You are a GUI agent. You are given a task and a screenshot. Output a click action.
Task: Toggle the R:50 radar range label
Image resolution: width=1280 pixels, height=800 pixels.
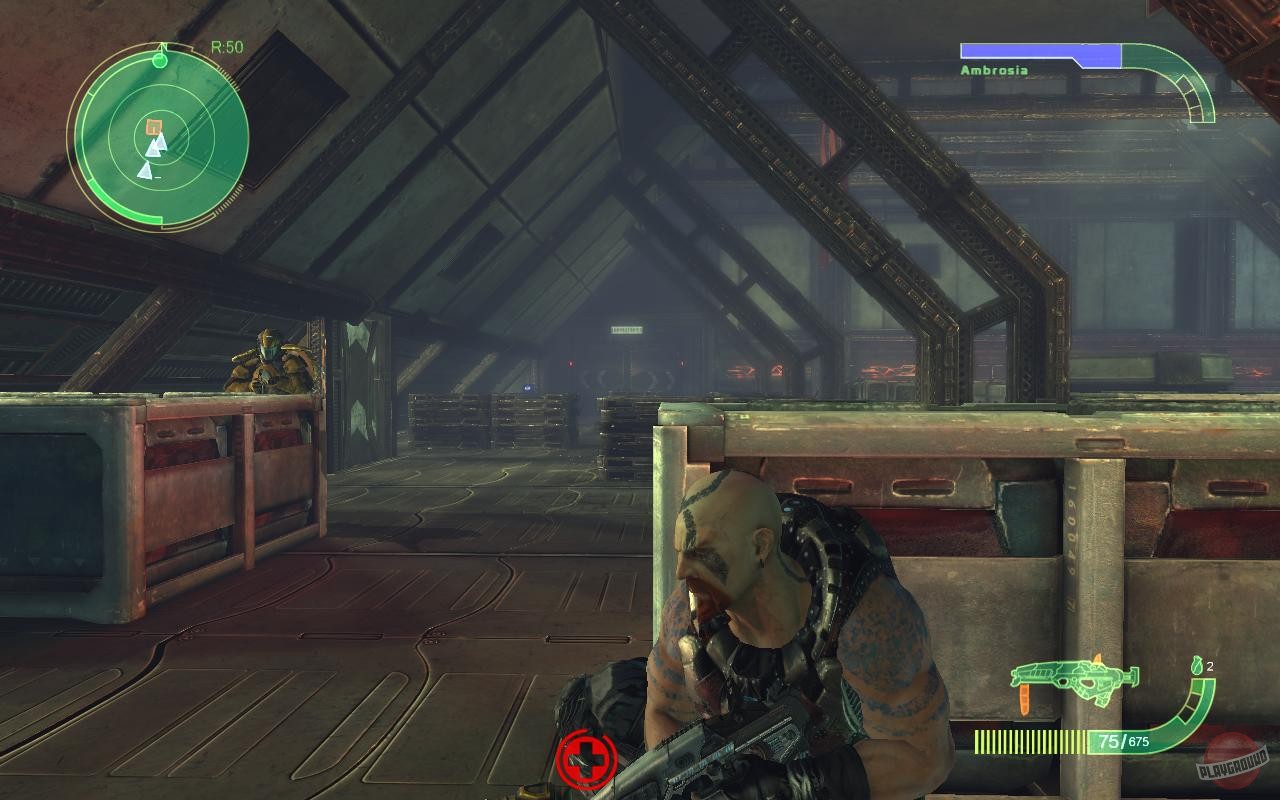pyautogui.click(x=228, y=46)
